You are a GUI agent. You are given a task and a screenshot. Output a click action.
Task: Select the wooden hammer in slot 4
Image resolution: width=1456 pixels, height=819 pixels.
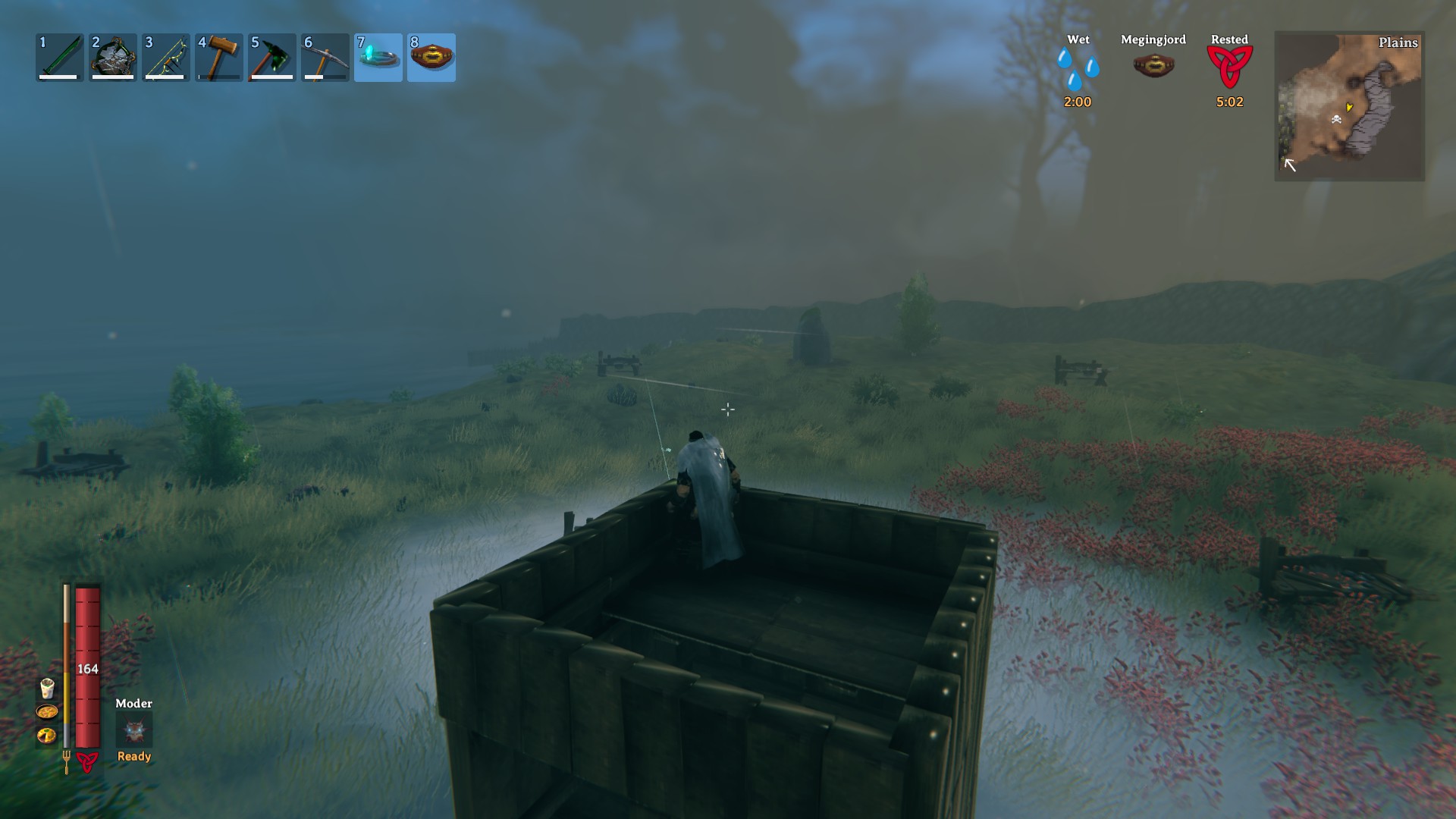[x=219, y=57]
